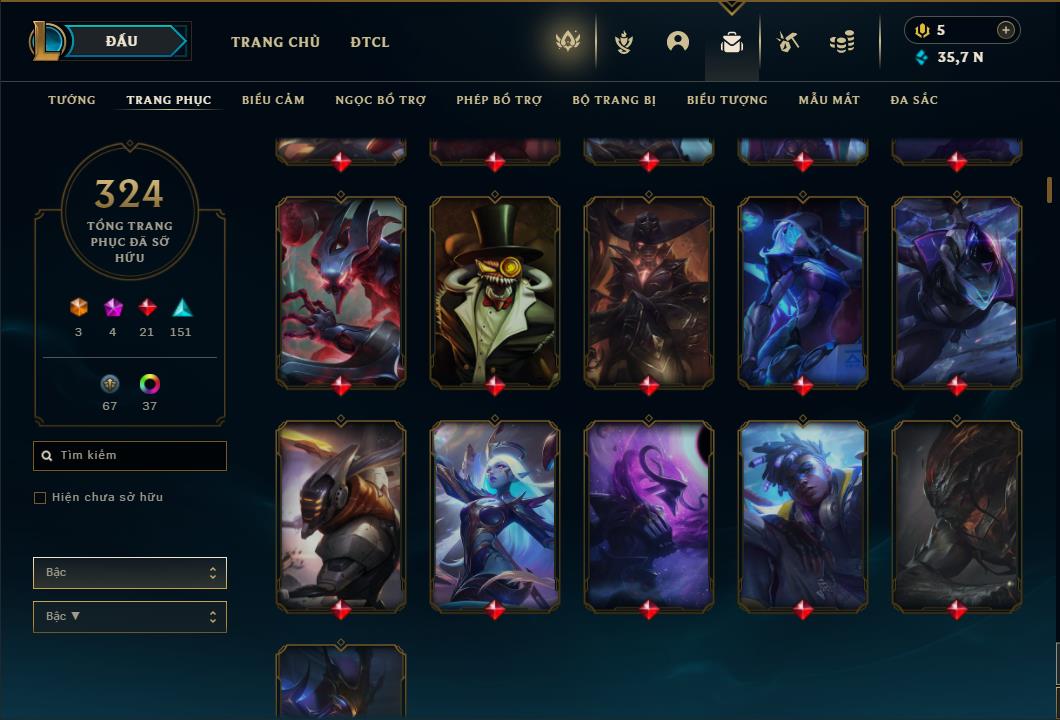
Task: Switch to the ĐA SẮC tab
Action: [914, 100]
